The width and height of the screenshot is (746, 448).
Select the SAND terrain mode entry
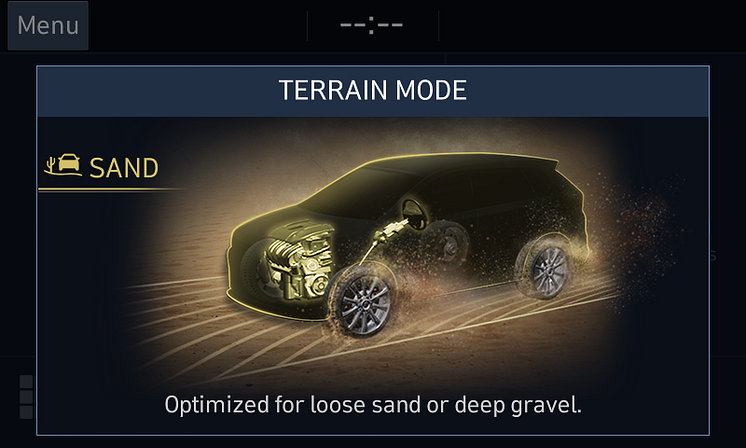pyautogui.click(x=104, y=167)
